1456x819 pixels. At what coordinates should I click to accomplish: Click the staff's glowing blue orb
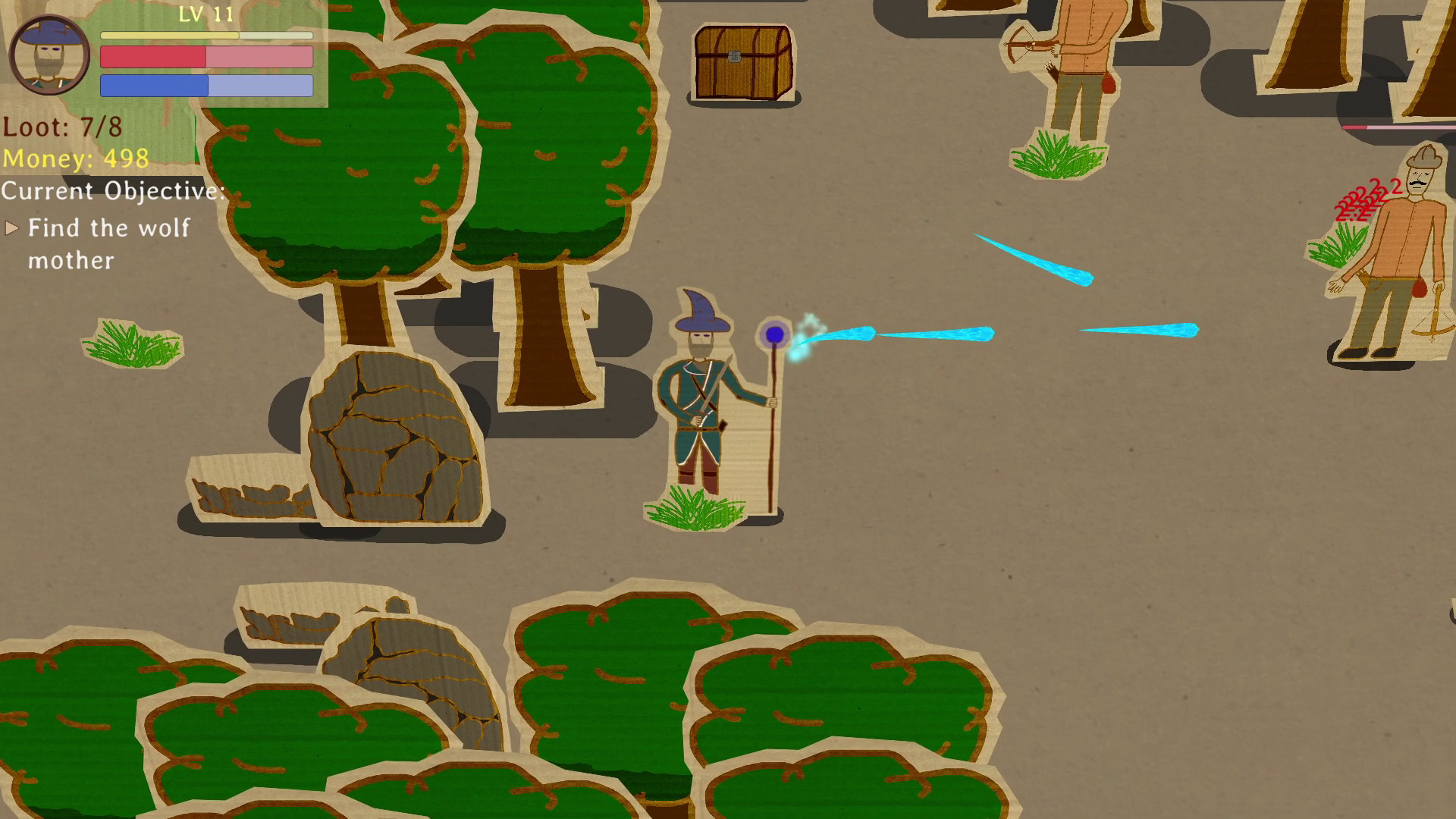click(775, 334)
